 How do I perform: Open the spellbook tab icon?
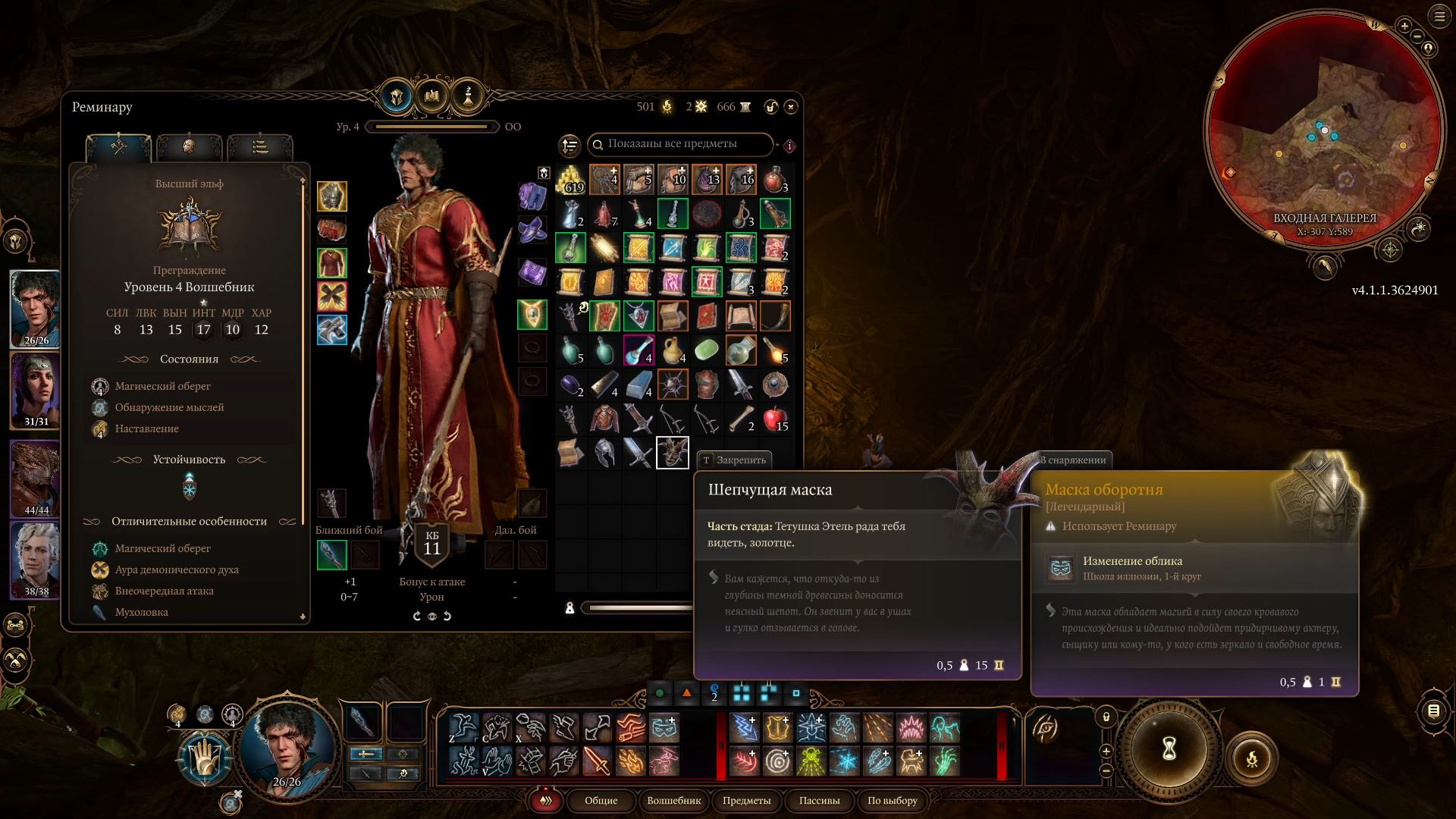432,96
